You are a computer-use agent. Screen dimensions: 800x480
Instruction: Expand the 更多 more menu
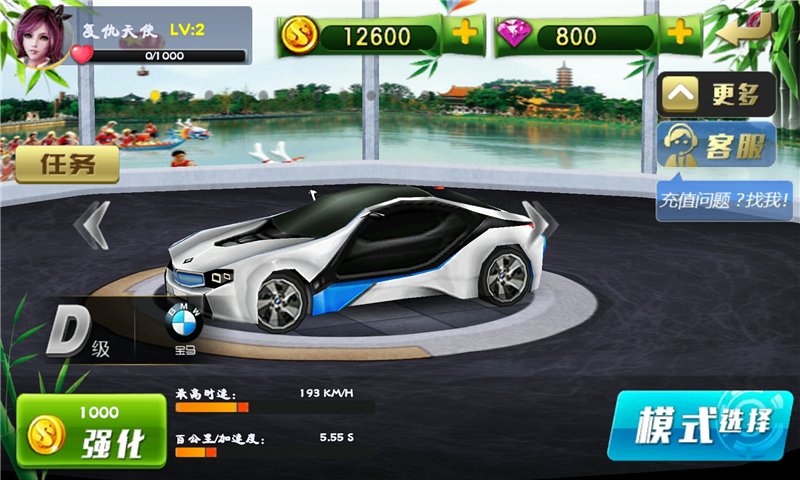[716, 96]
